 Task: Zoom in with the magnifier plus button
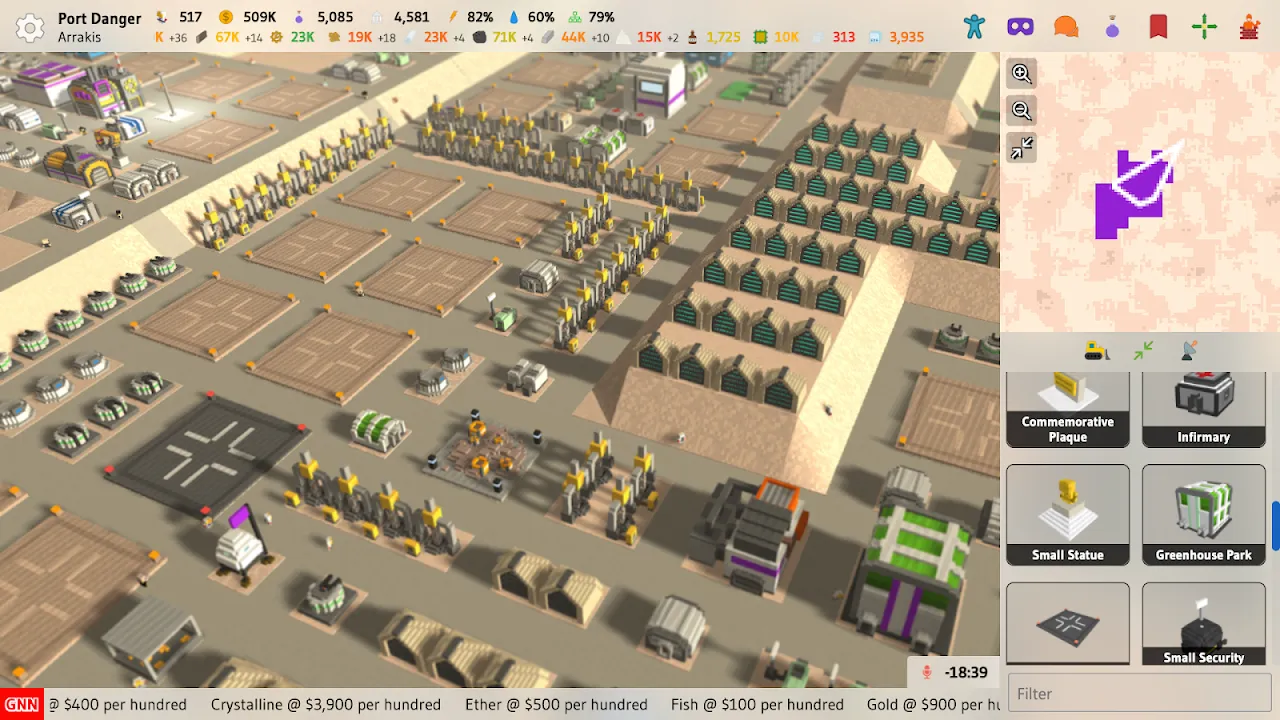(x=1021, y=73)
